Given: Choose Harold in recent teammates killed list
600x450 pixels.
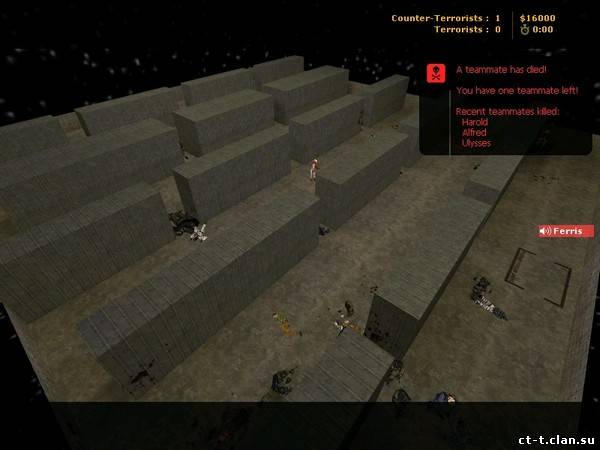Looking at the screenshot, I should pos(474,121).
